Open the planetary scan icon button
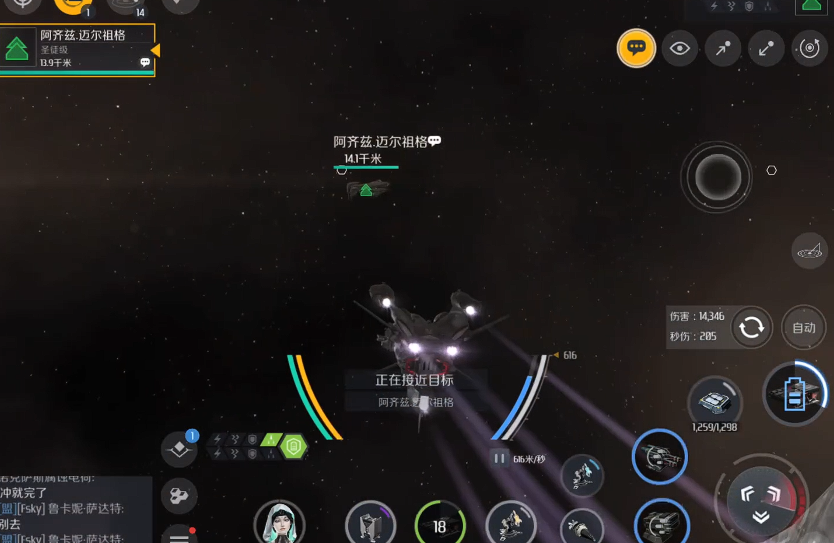 pyautogui.click(x=808, y=251)
